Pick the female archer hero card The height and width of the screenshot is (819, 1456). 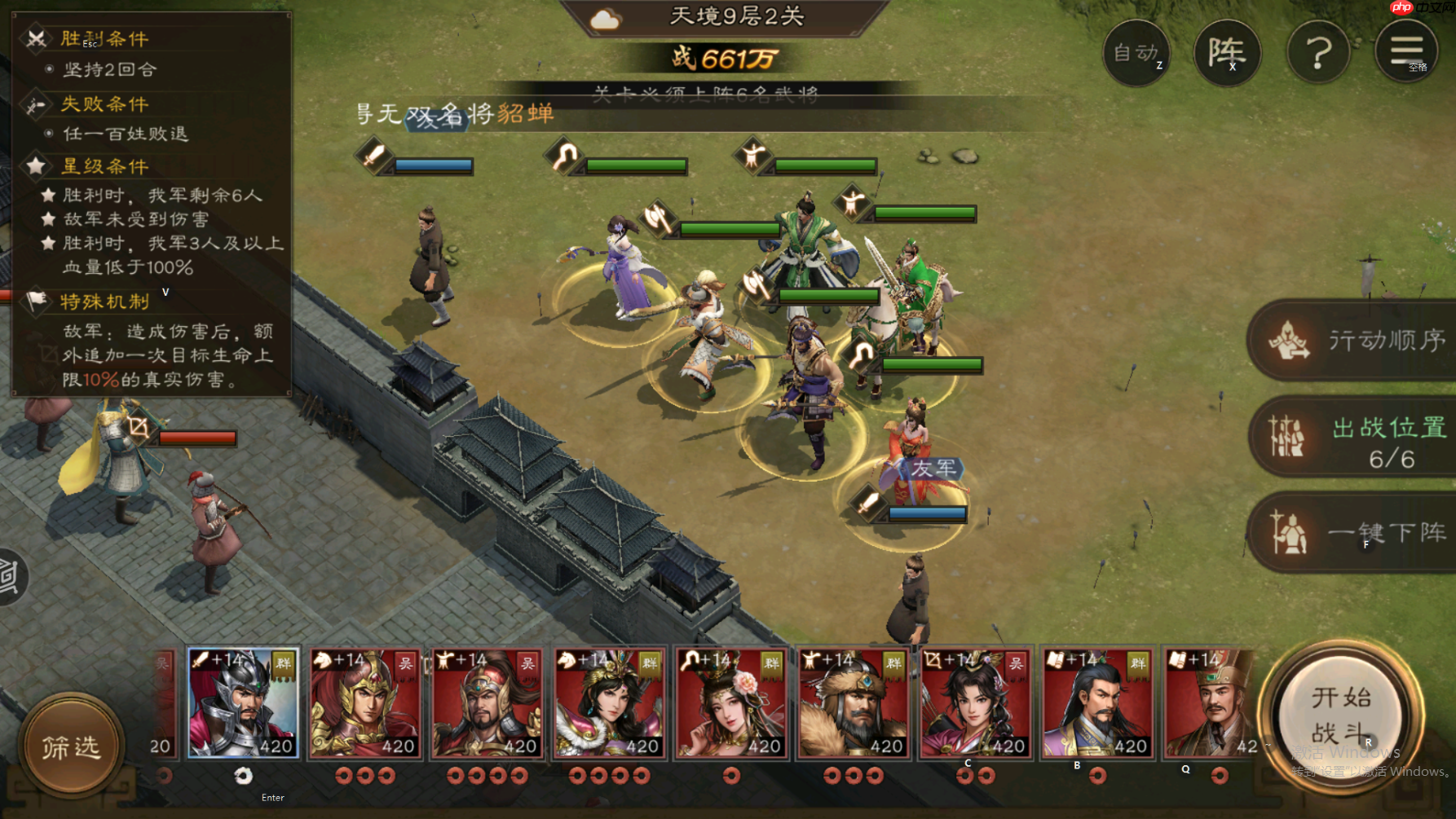(x=975, y=703)
